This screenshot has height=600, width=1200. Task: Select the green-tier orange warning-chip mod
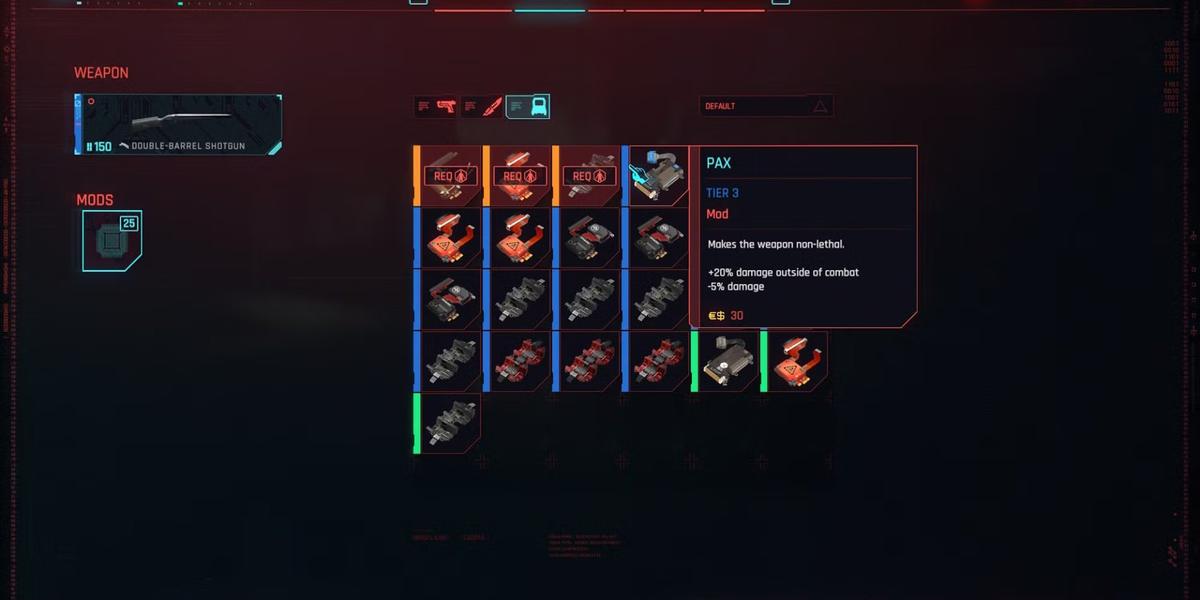tap(797, 362)
